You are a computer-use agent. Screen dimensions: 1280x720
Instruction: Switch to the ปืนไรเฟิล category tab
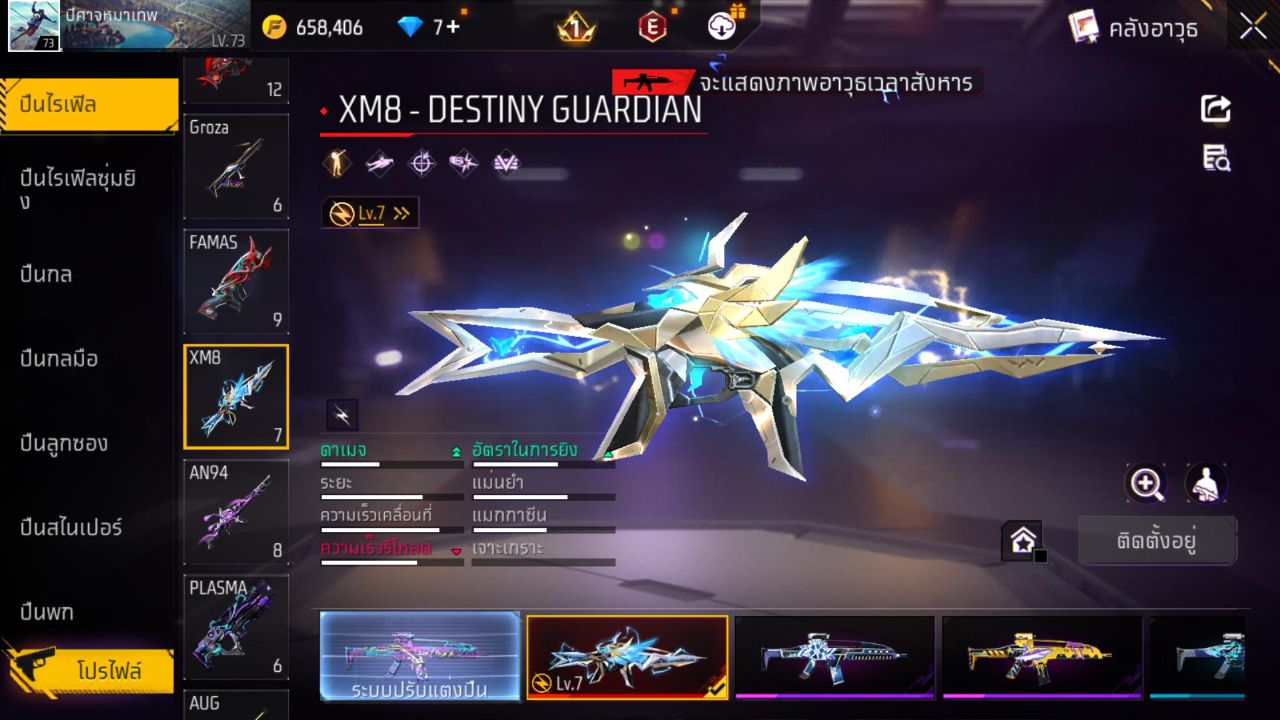(x=88, y=104)
